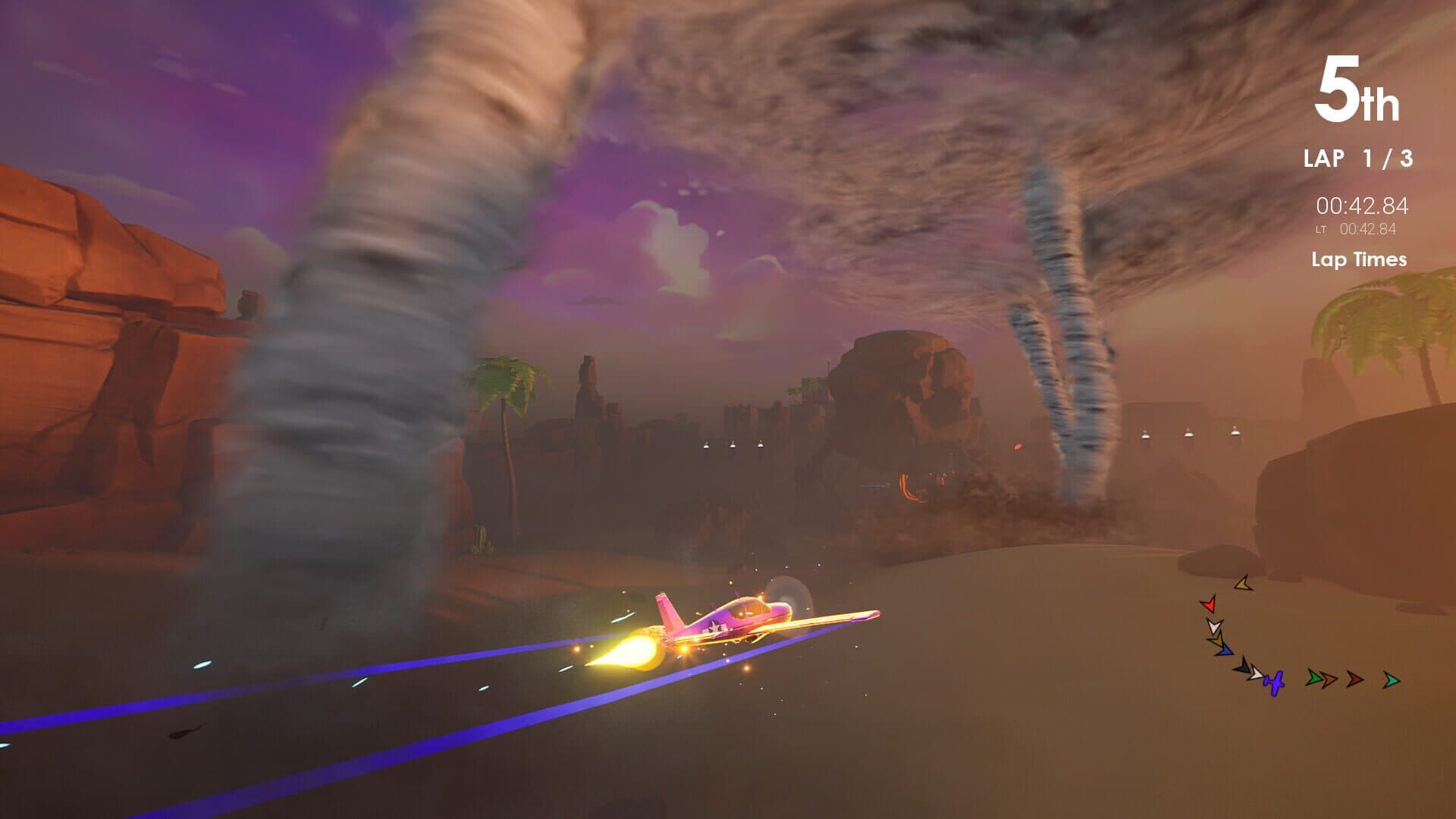The height and width of the screenshot is (819, 1456).
Task: Select the gold arrow marker at the top
Action: point(1243,584)
